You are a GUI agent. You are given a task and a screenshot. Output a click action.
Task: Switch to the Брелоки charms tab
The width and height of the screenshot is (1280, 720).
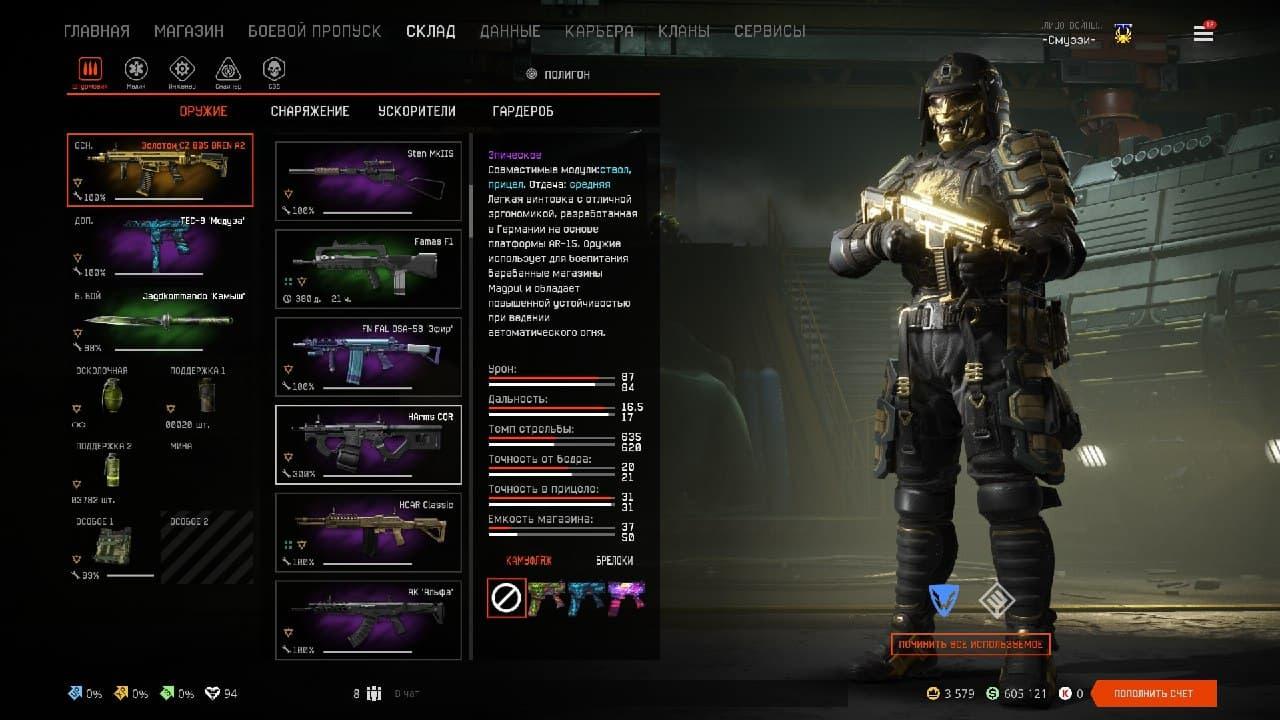tap(614, 561)
